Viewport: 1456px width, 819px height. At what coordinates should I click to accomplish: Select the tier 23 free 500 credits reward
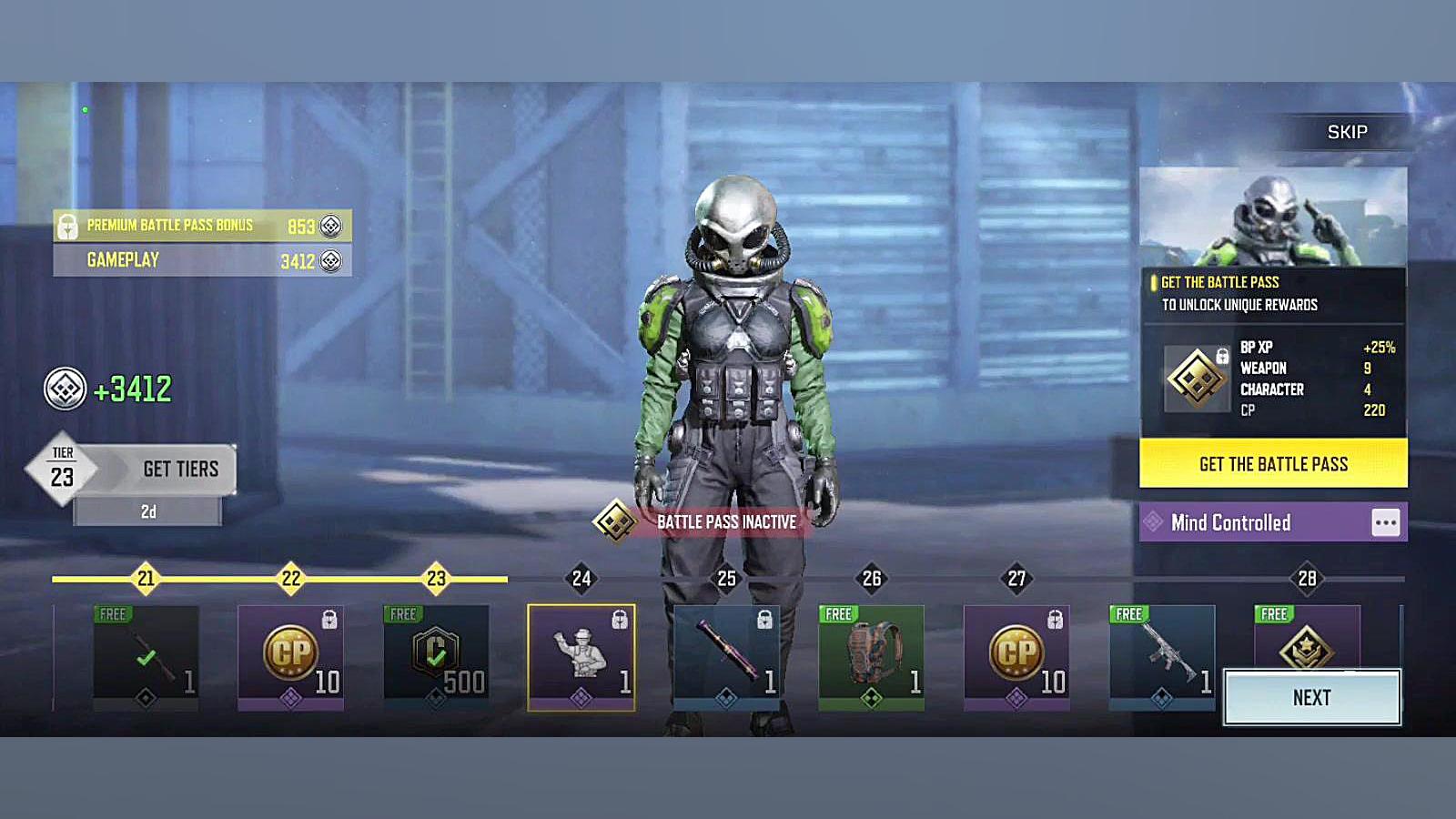click(436, 657)
